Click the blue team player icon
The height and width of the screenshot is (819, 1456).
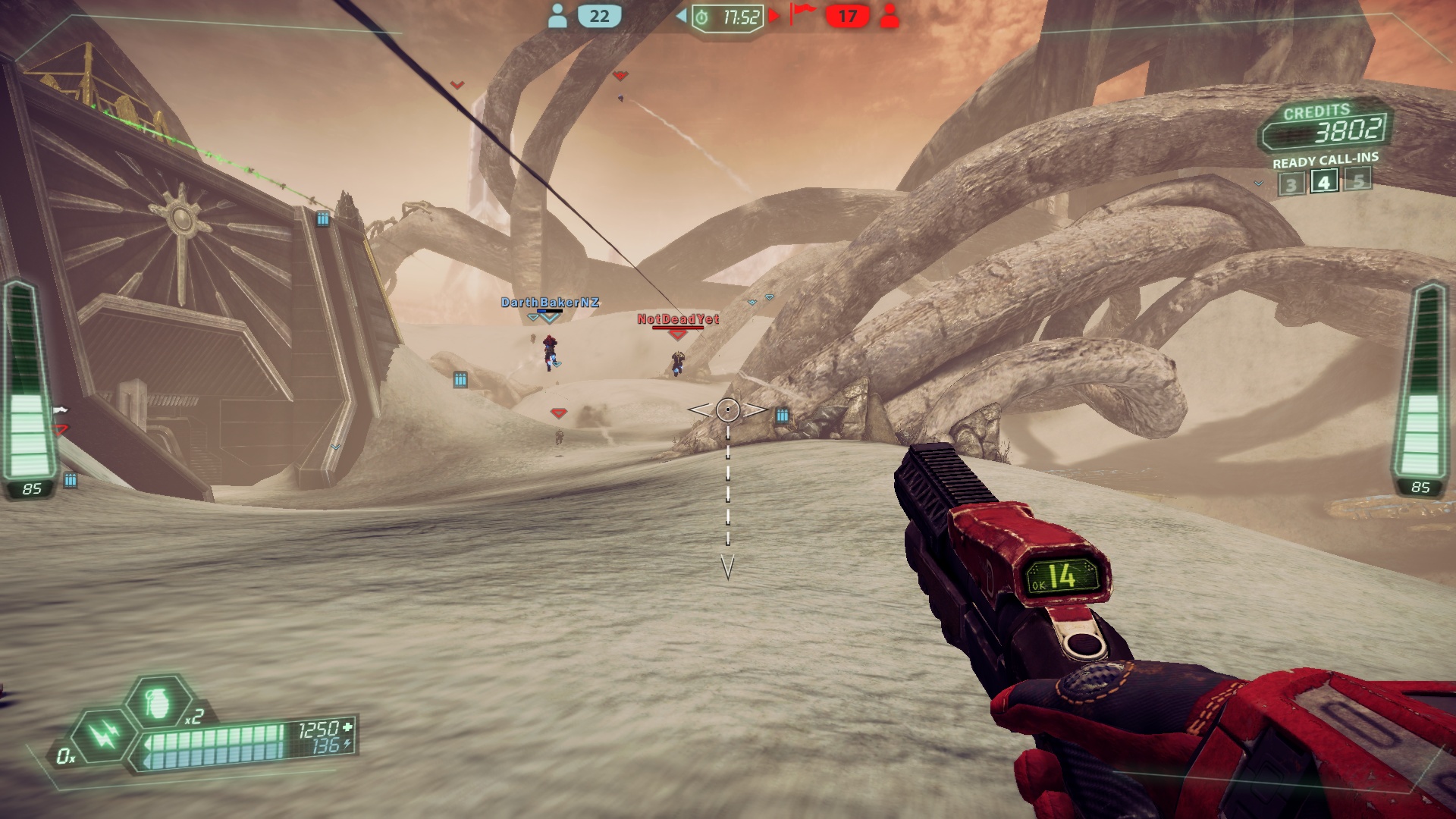557,16
